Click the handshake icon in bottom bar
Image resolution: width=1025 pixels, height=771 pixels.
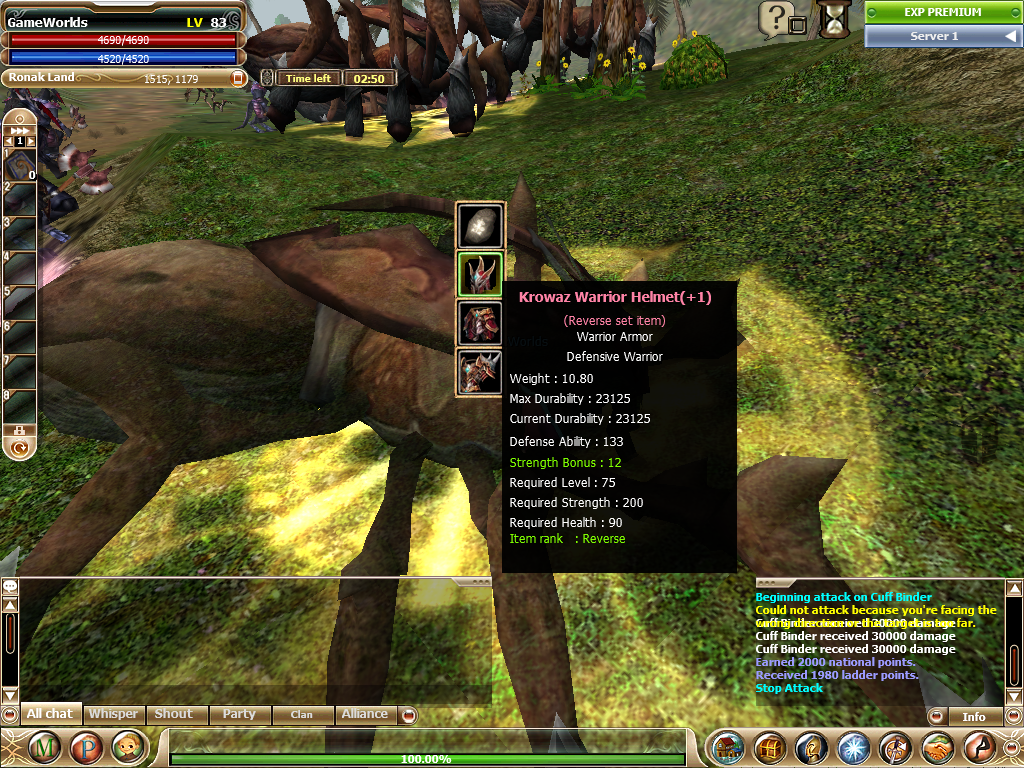pyautogui.click(x=938, y=747)
